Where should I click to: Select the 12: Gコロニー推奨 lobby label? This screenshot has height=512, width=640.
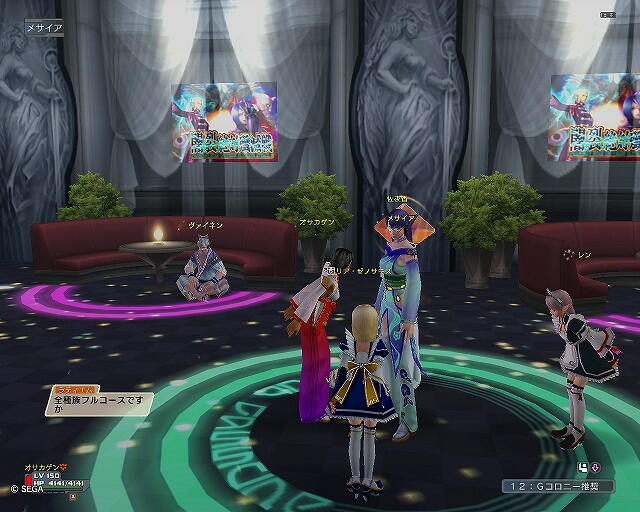566,486
